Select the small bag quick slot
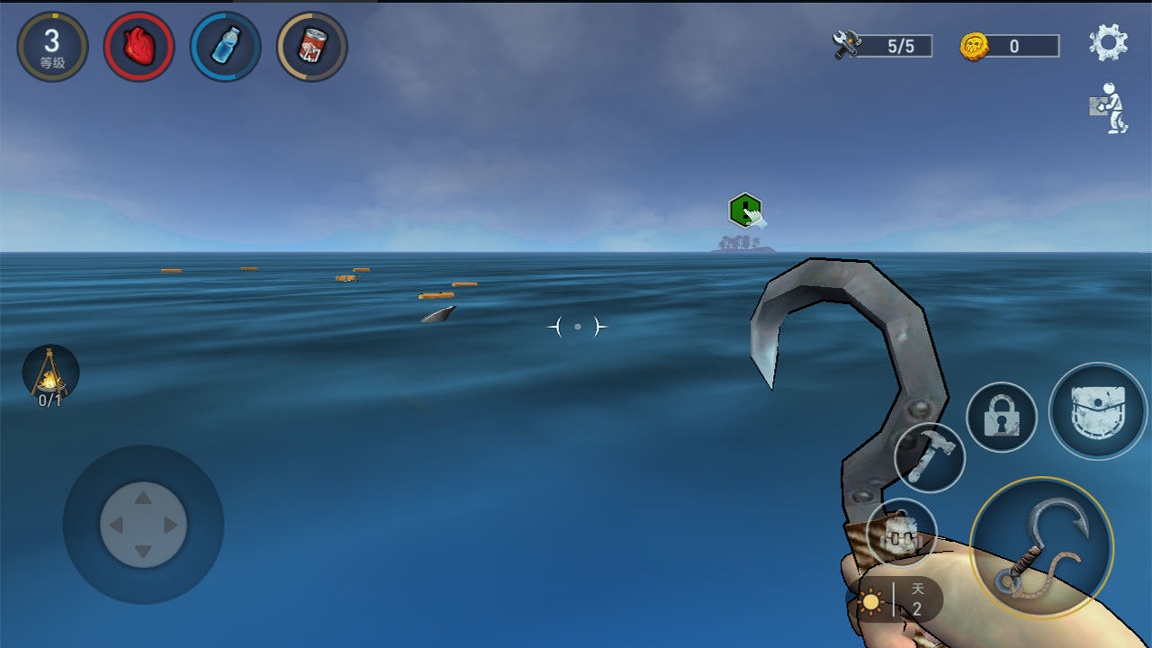The width and height of the screenshot is (1152, 648). 901,534
